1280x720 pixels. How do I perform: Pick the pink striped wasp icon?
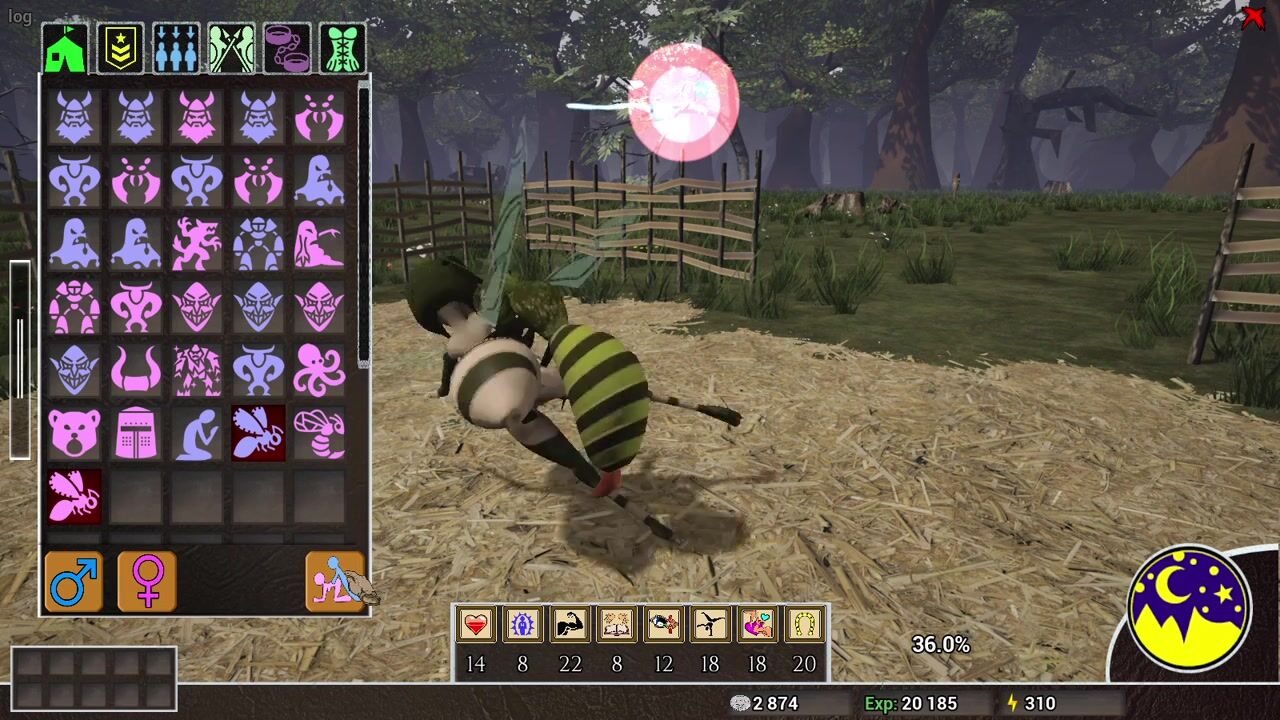click(x=319, y=433)
